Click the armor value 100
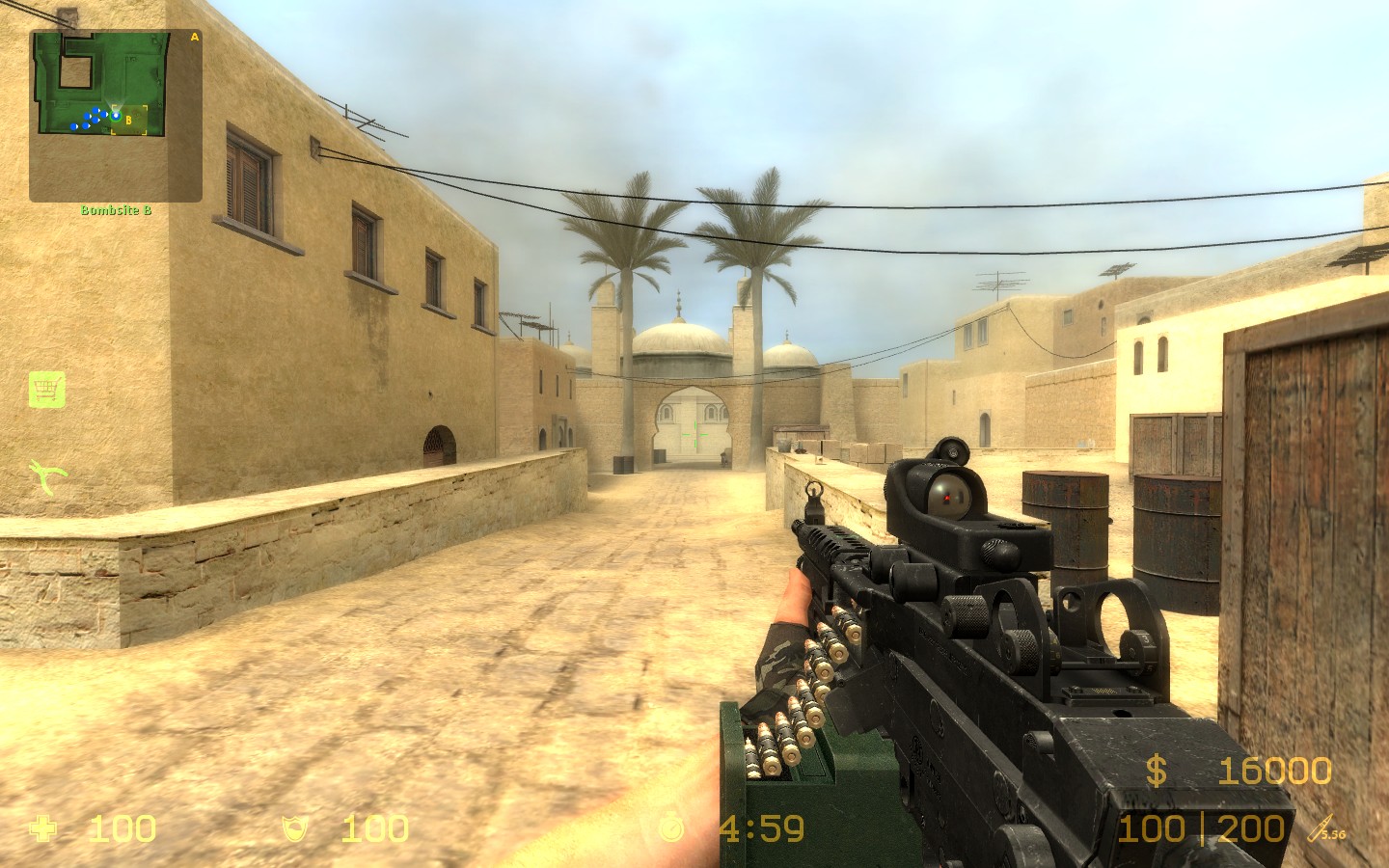 [x=374, y=827]
